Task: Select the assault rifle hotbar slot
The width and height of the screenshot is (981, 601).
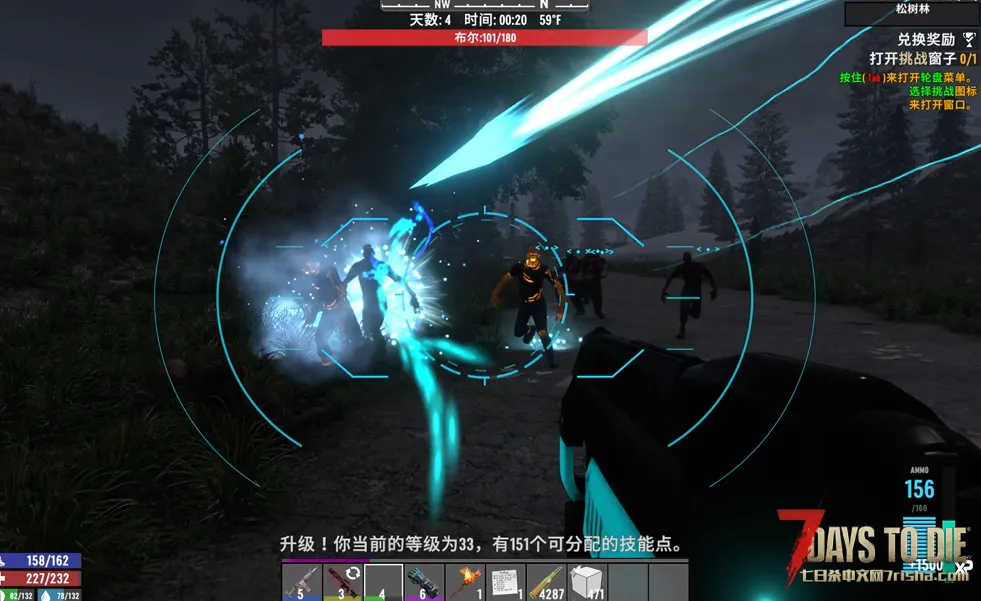Action: point(302,582)
